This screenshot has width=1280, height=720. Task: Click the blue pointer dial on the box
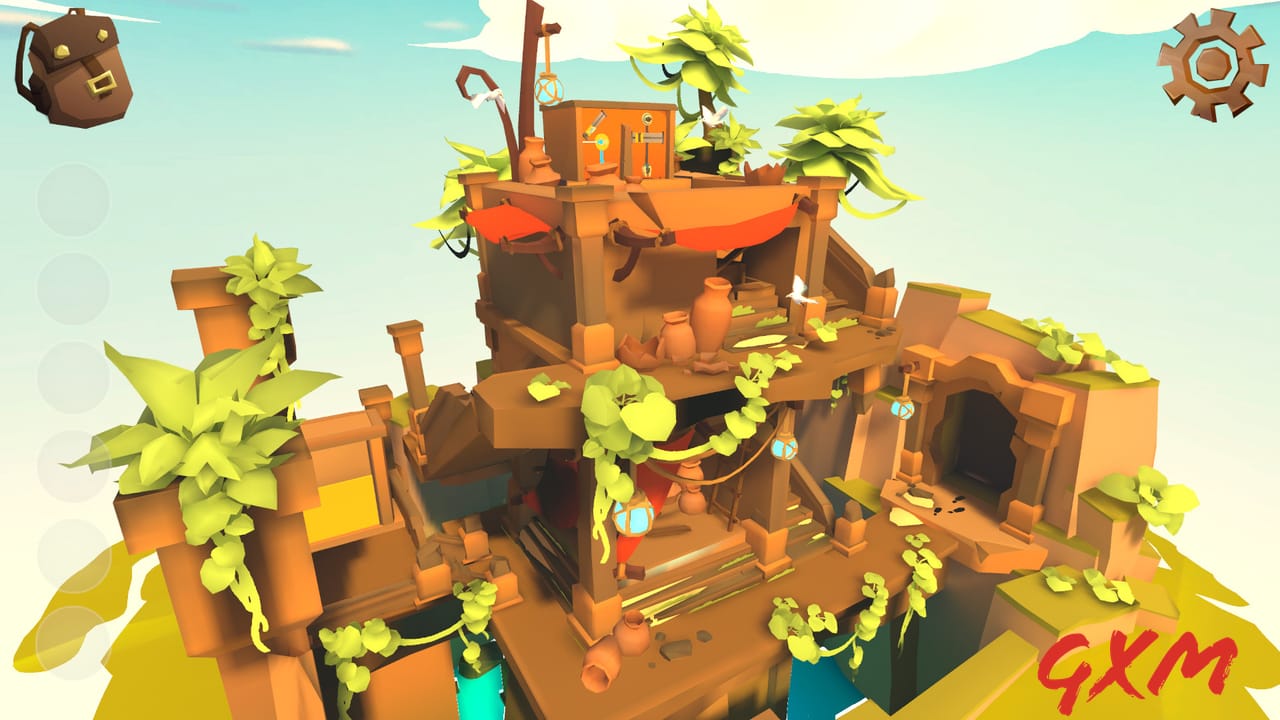(x=600, y=150)
